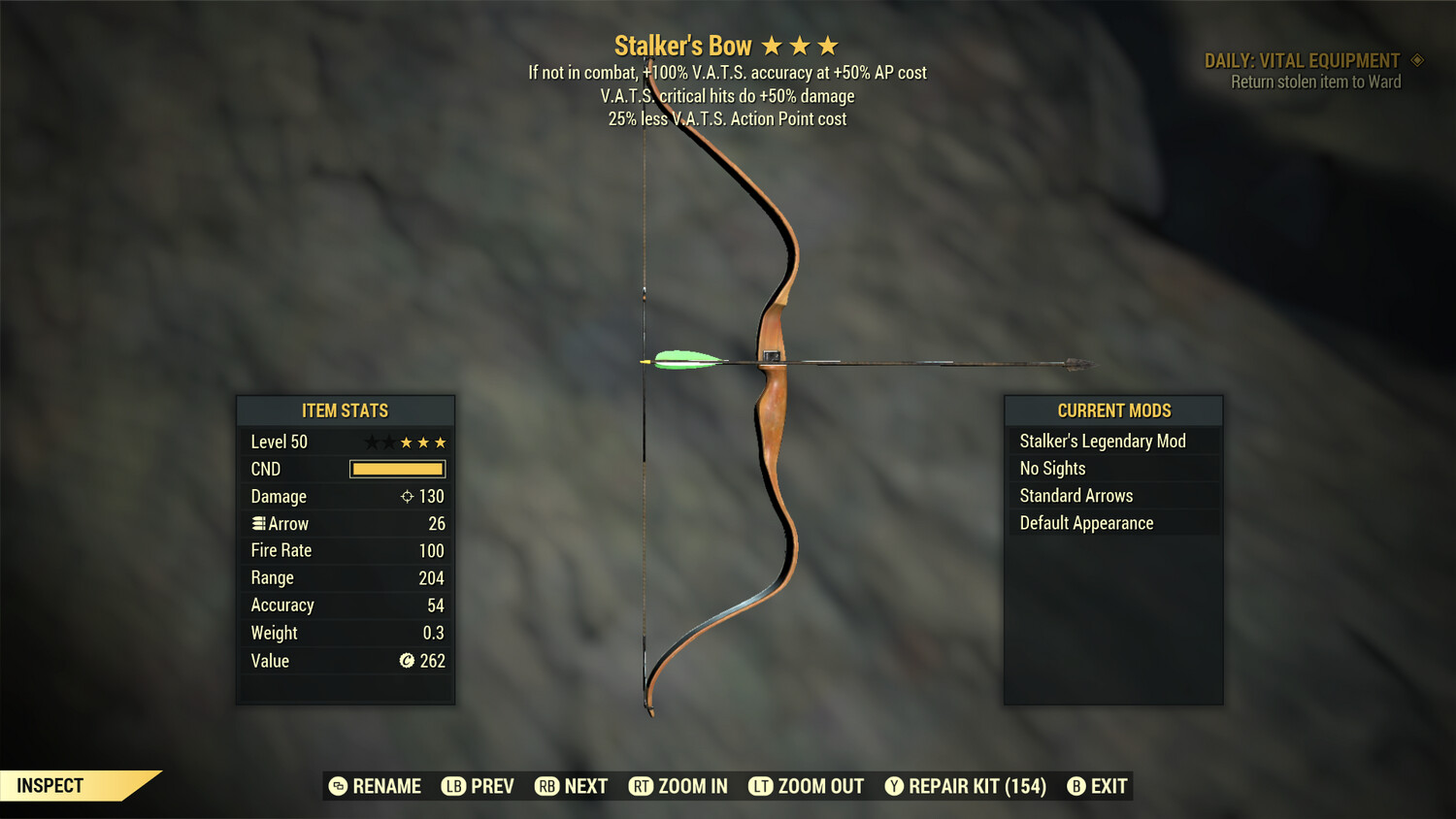Click the B Exit button icon
The image size is (1456, 819).
pyautogui.click(x=1075, y=786)
